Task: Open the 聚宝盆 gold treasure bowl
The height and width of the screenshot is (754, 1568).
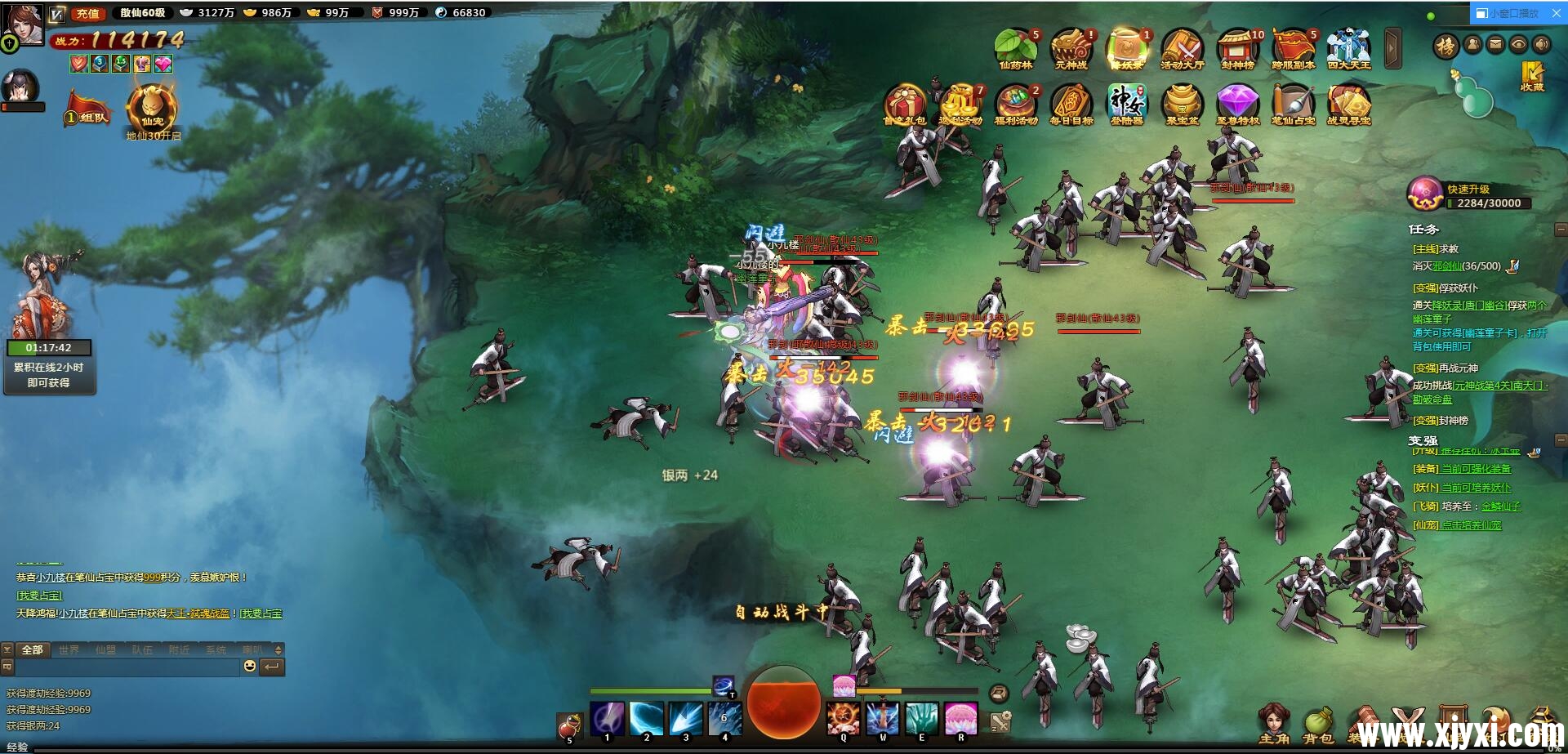Action: click(1182, 104)
